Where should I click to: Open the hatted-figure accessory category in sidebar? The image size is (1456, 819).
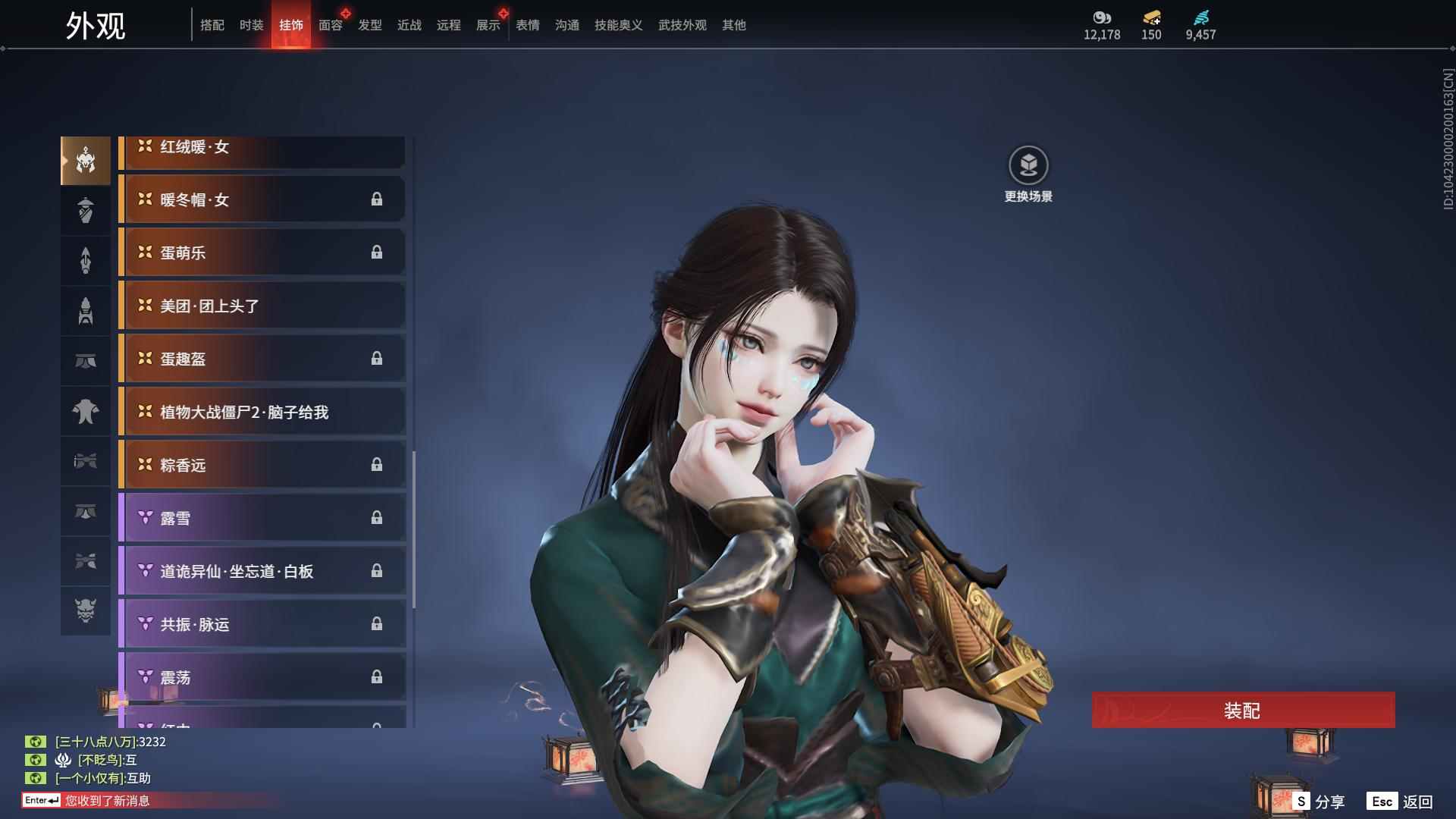click(86, 210)
